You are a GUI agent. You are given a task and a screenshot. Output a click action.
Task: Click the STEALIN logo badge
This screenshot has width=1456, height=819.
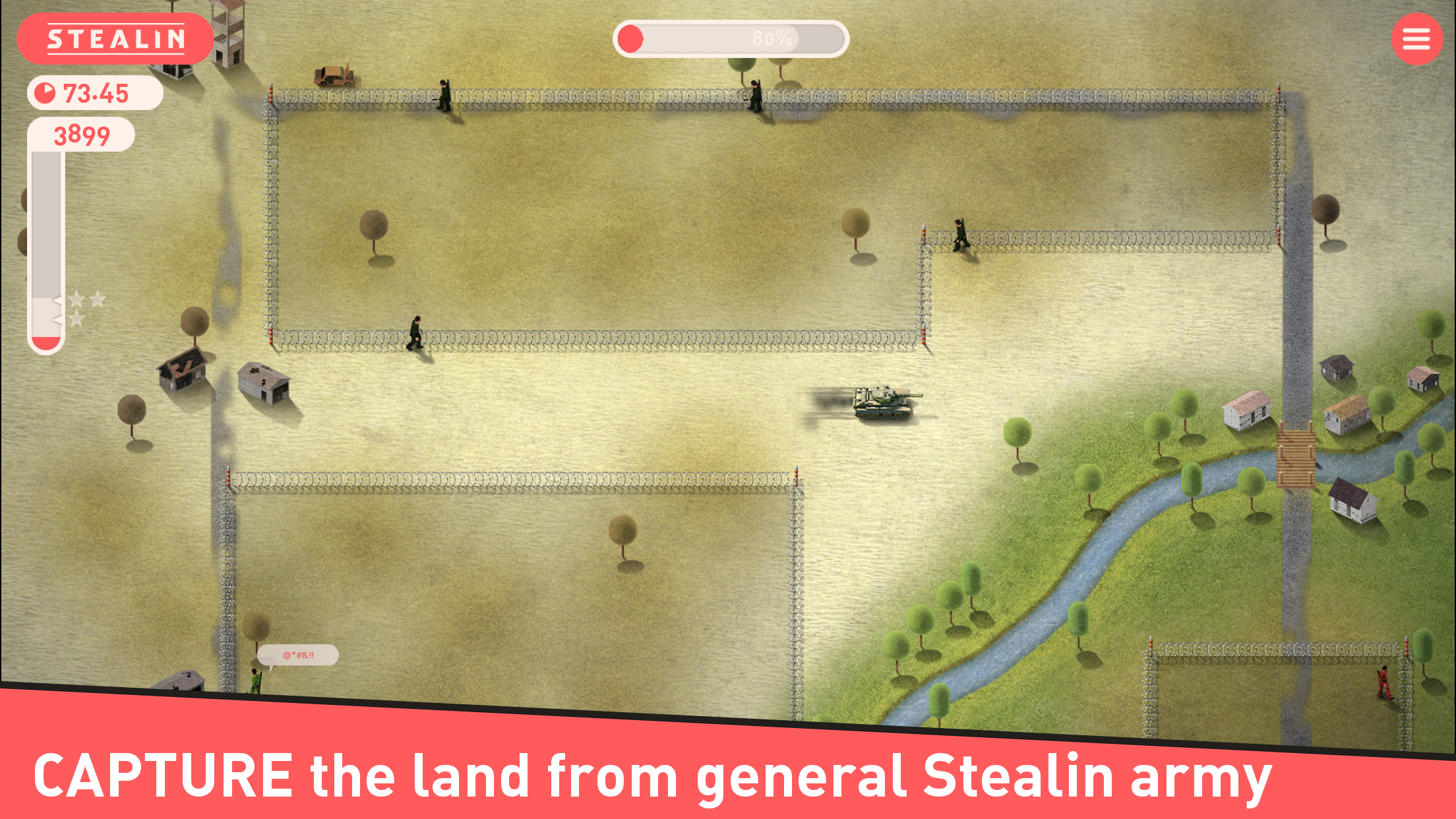pos(116,38)
